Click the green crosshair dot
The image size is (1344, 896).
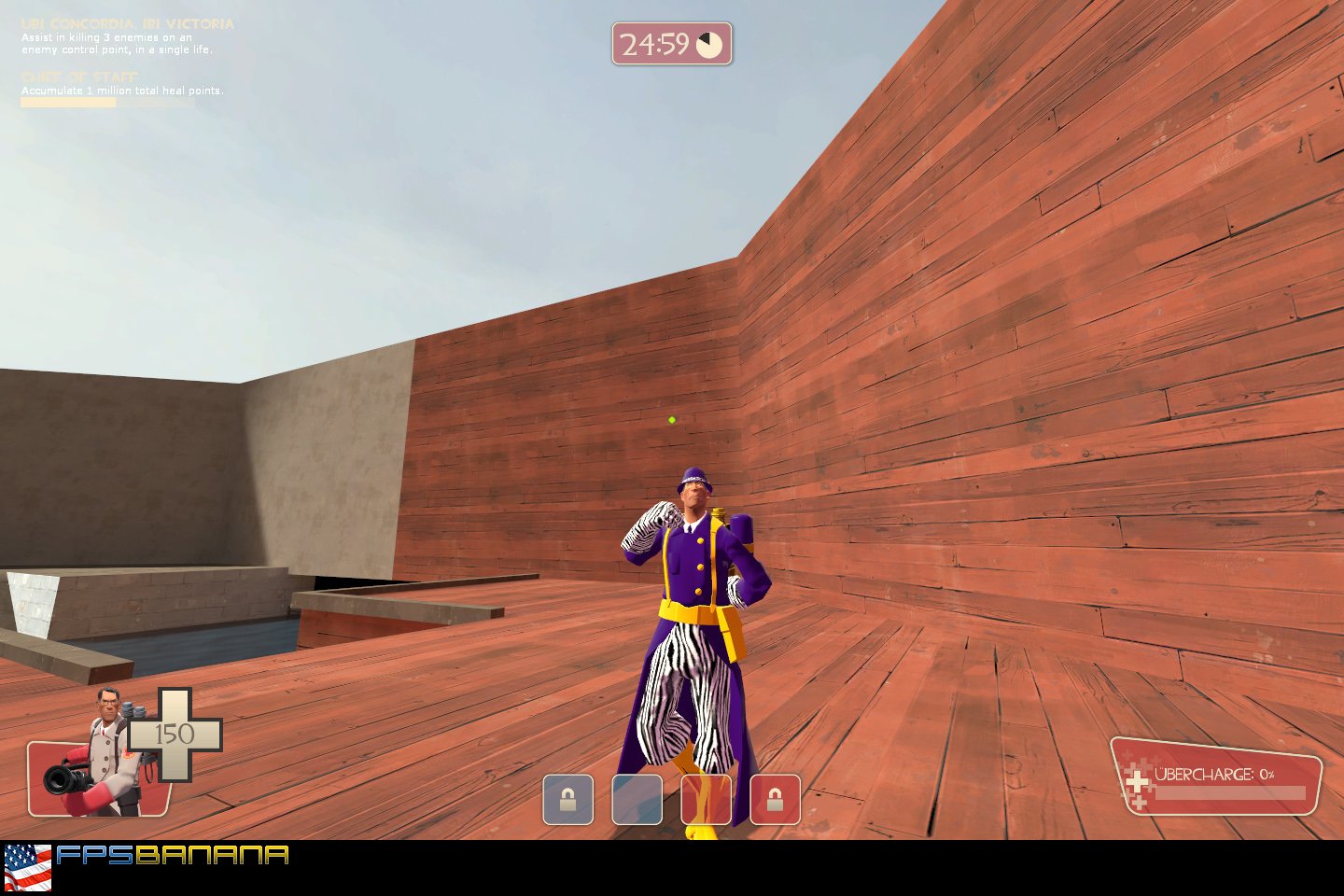[x=671, y=420]
